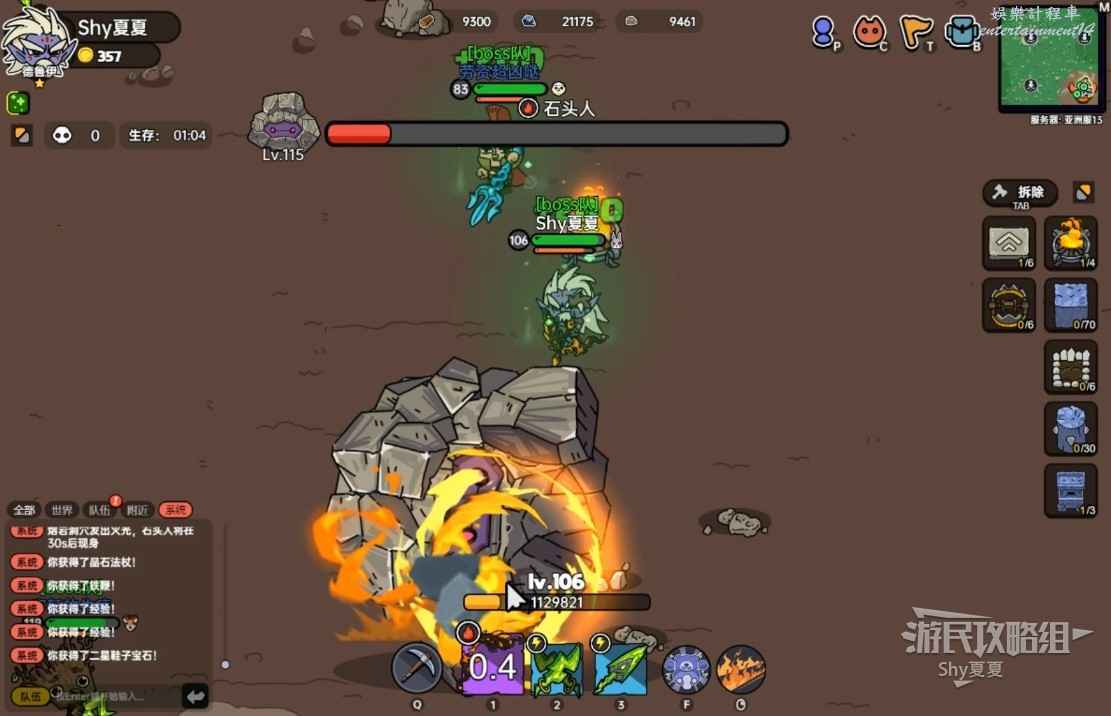Choose the upgrade arrows build slot
1111x716 pixels.
(1008, 242)
